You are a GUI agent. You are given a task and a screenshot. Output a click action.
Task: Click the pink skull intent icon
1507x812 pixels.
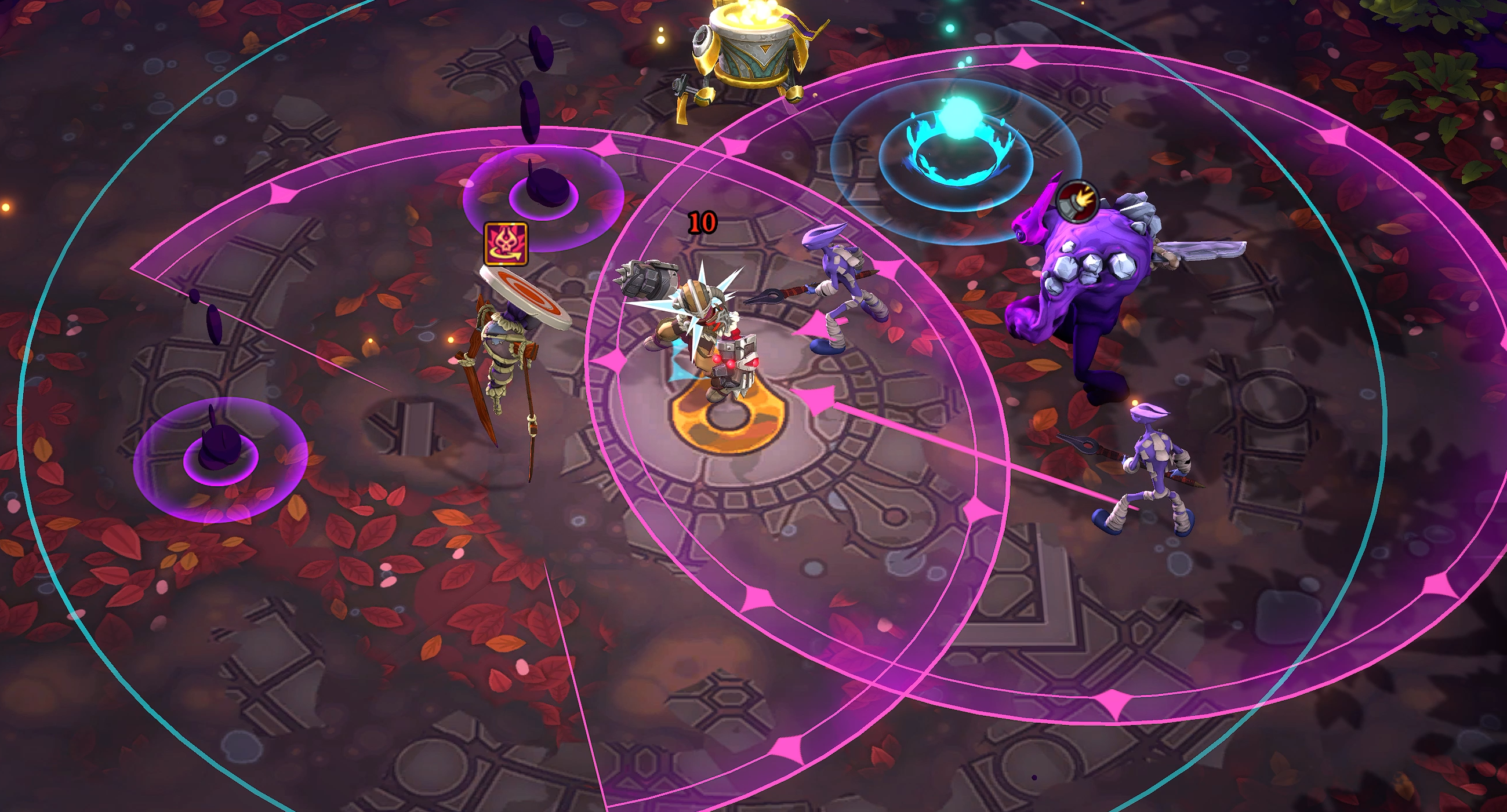506,244
